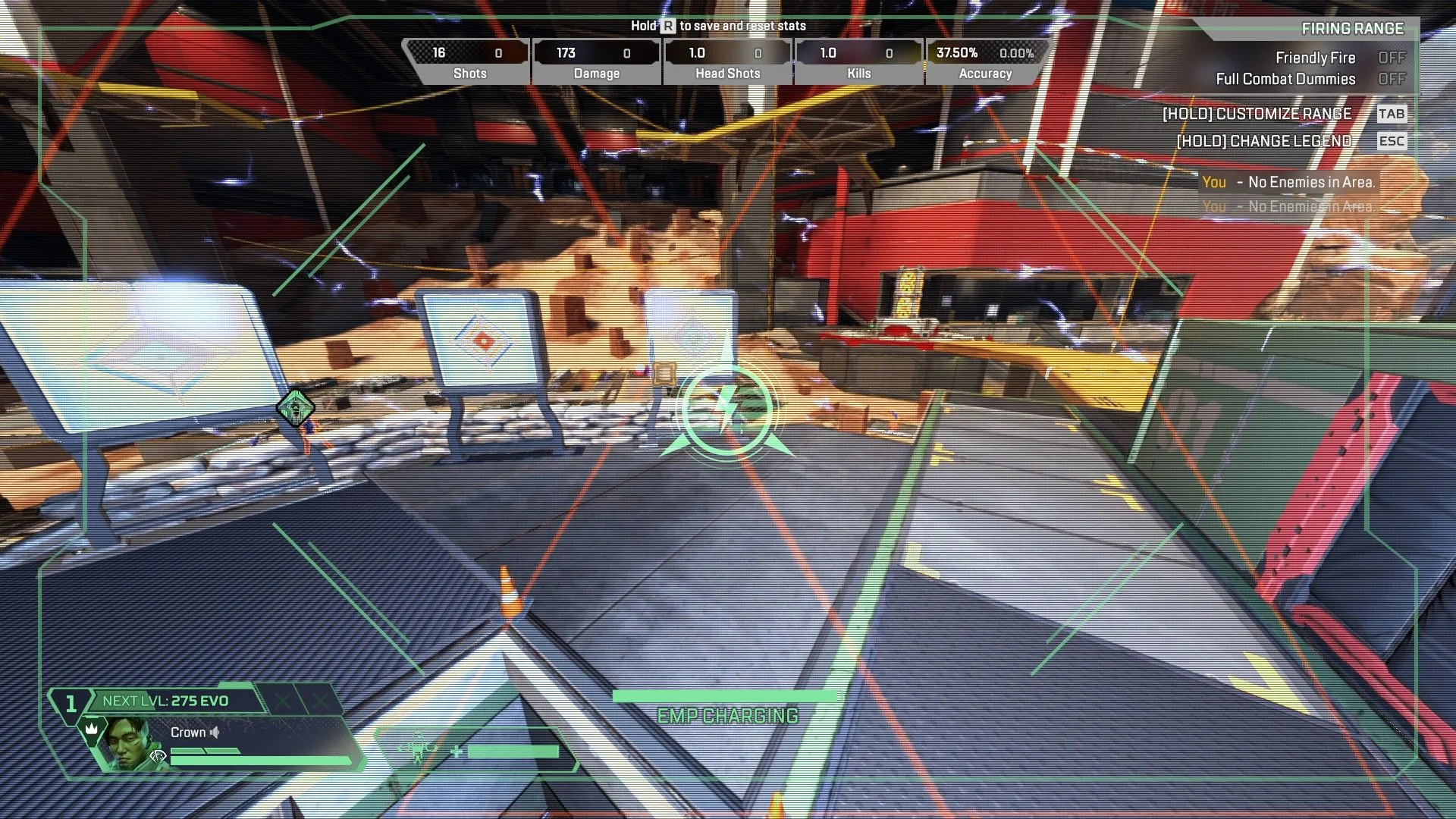Click the green ping marker near the far-left target

point(296,408)
